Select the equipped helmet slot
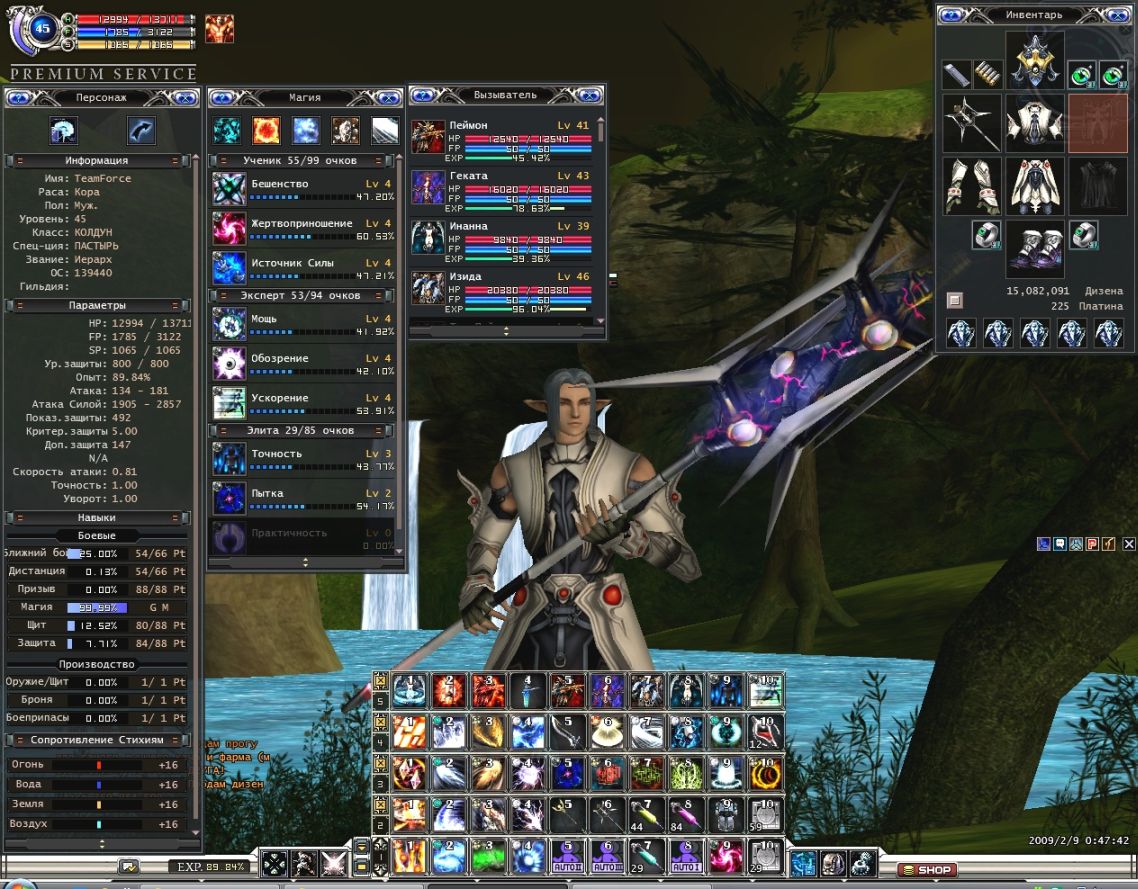 (x=1034, y=61)
